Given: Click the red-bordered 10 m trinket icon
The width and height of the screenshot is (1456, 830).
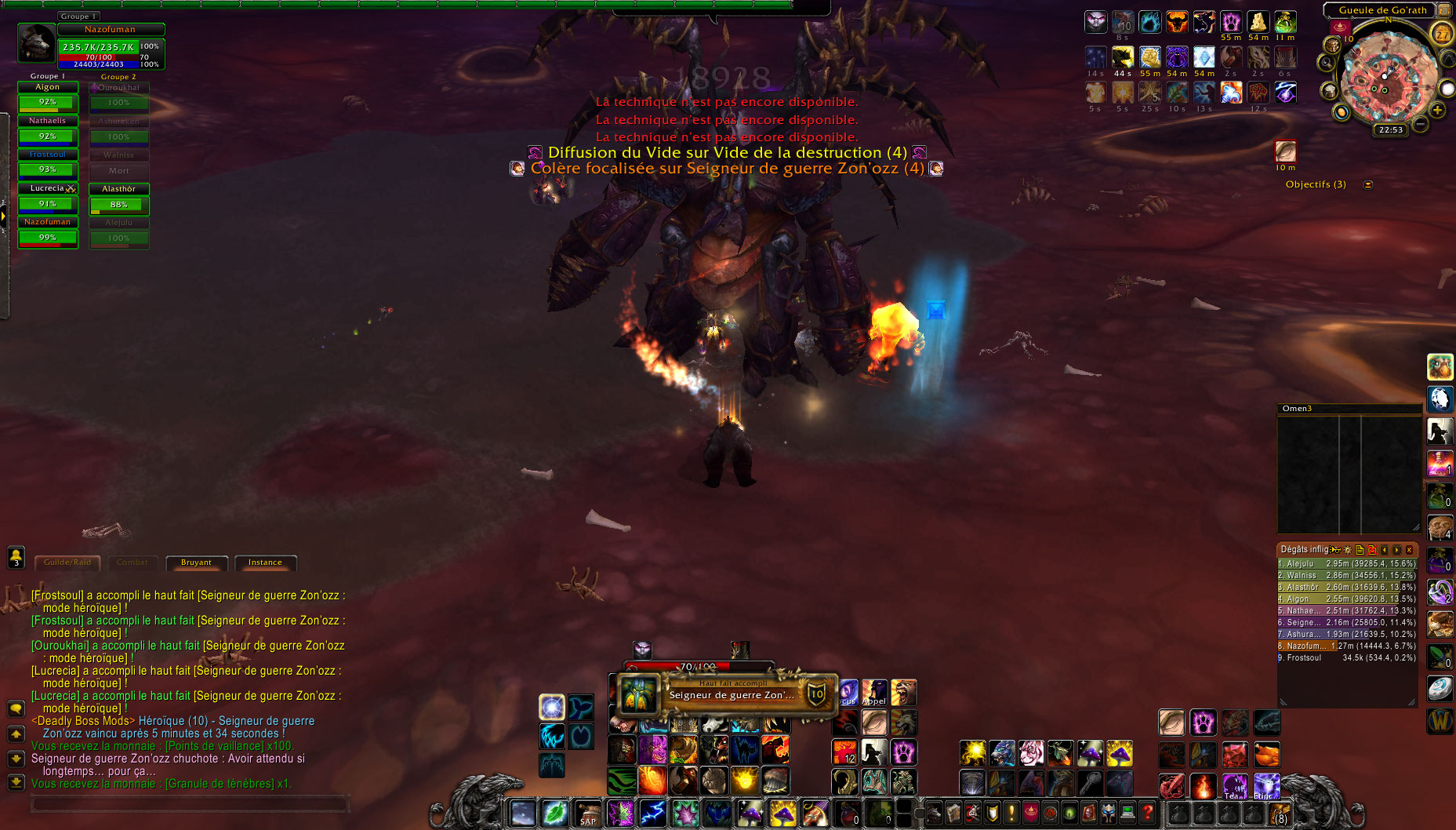Looking at the screenshot, I should coord(1287,152).
